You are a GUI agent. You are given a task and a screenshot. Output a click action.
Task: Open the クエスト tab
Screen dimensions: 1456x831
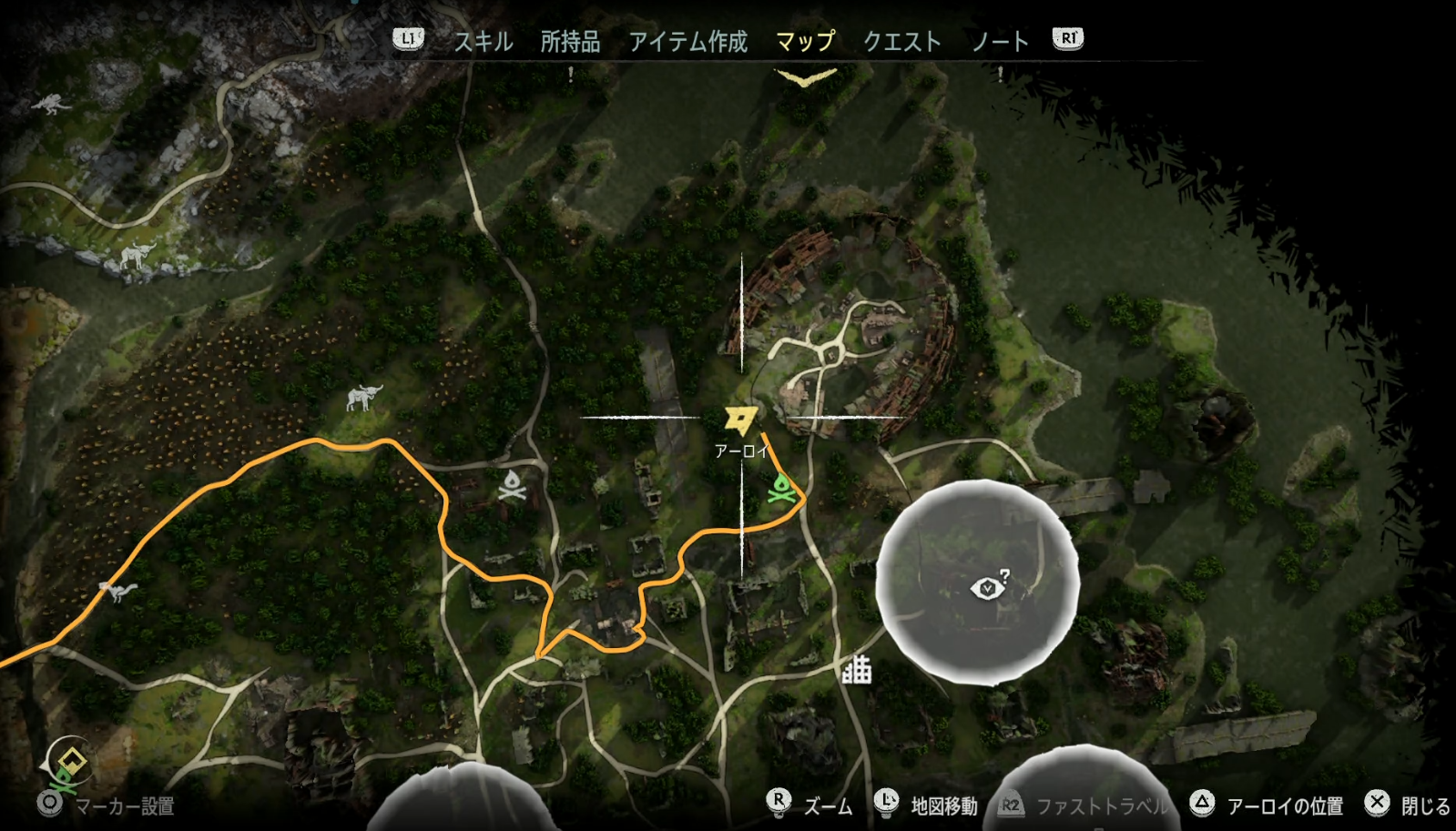901,41
